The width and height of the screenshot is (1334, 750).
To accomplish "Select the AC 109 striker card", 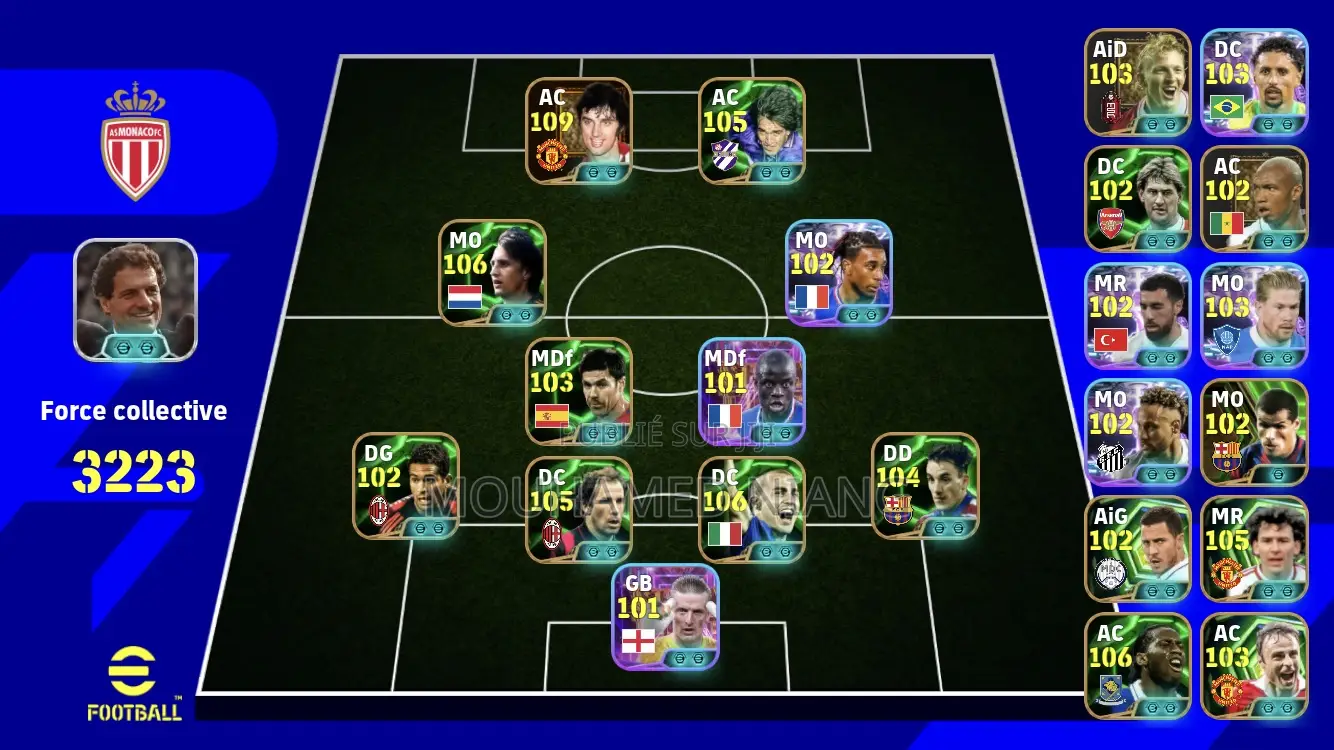I will (579, 130).
